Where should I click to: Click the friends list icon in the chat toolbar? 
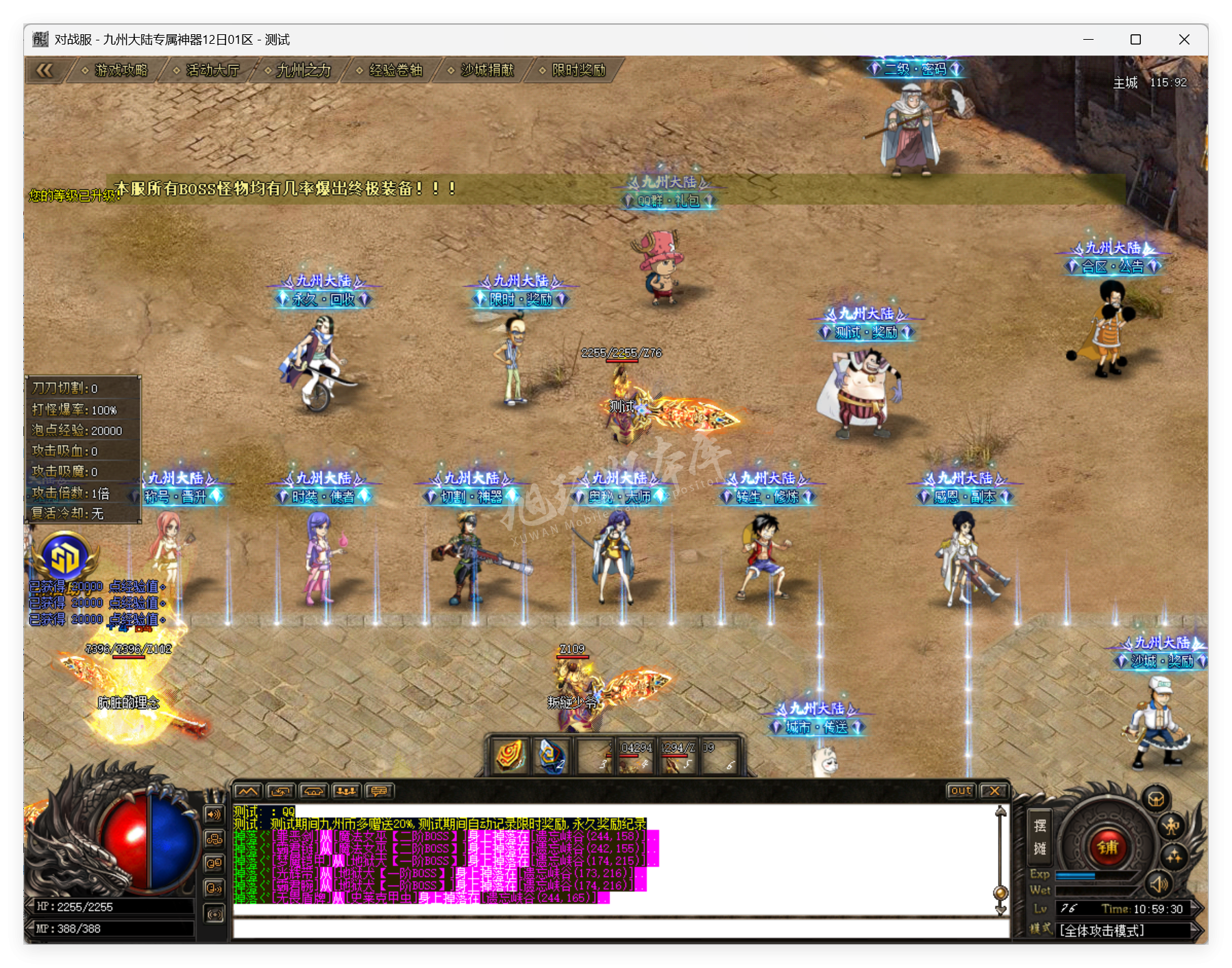tap(347, 792)
